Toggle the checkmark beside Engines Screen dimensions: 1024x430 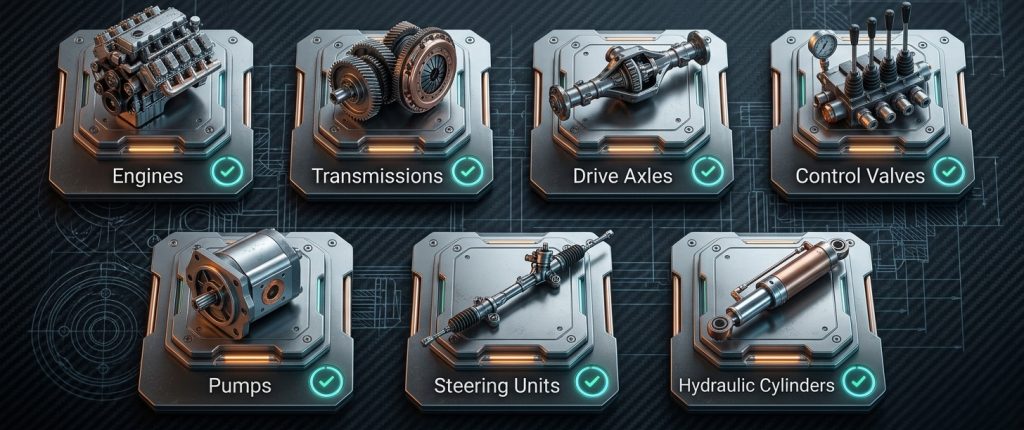tap(228, 172)
